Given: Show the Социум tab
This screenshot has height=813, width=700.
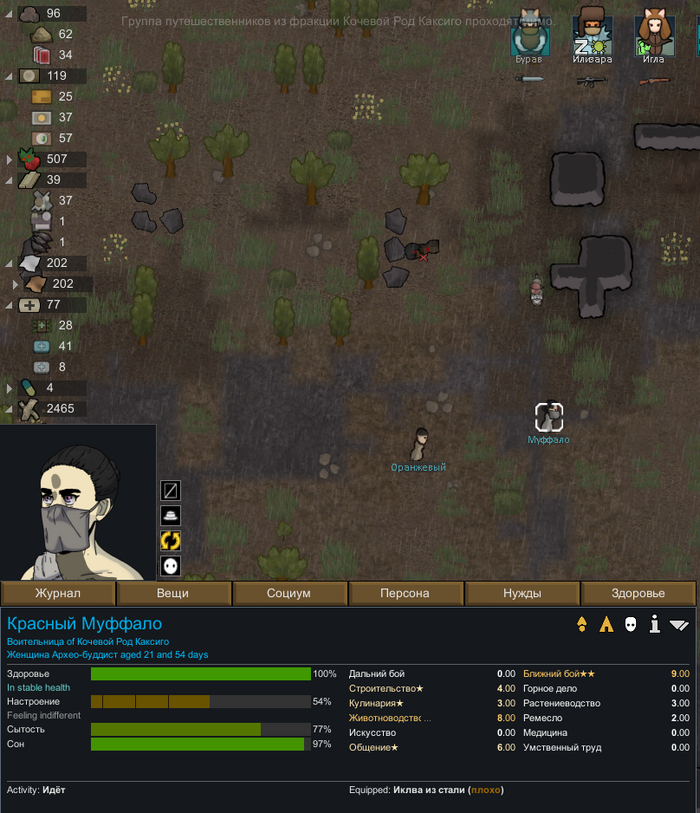Looking at the screenshot, I should coord(289,593).
